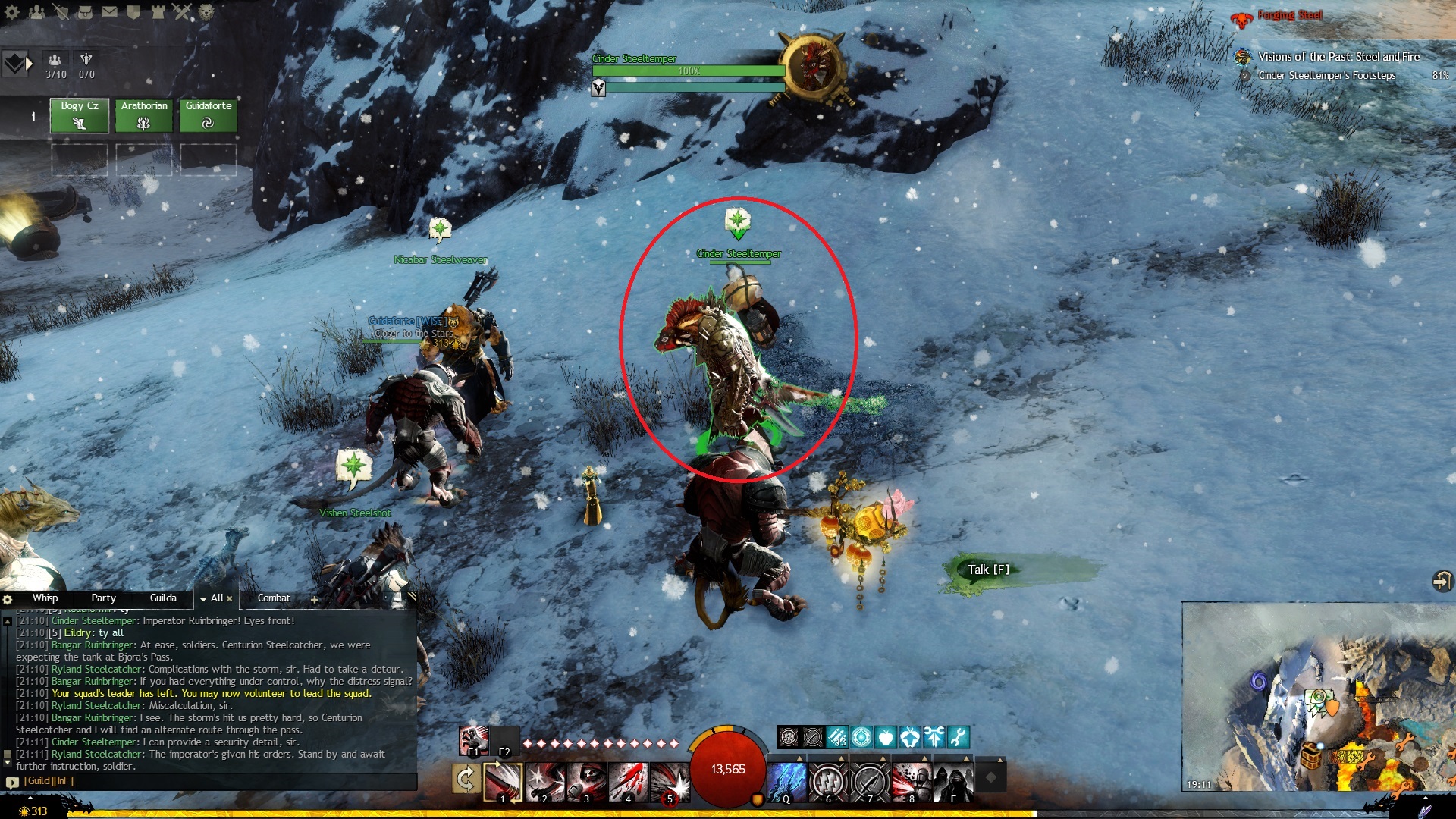Switch to the Combat chat tab
The width and height of the screenshot is (1456, 819).
(x=274, y=598)
